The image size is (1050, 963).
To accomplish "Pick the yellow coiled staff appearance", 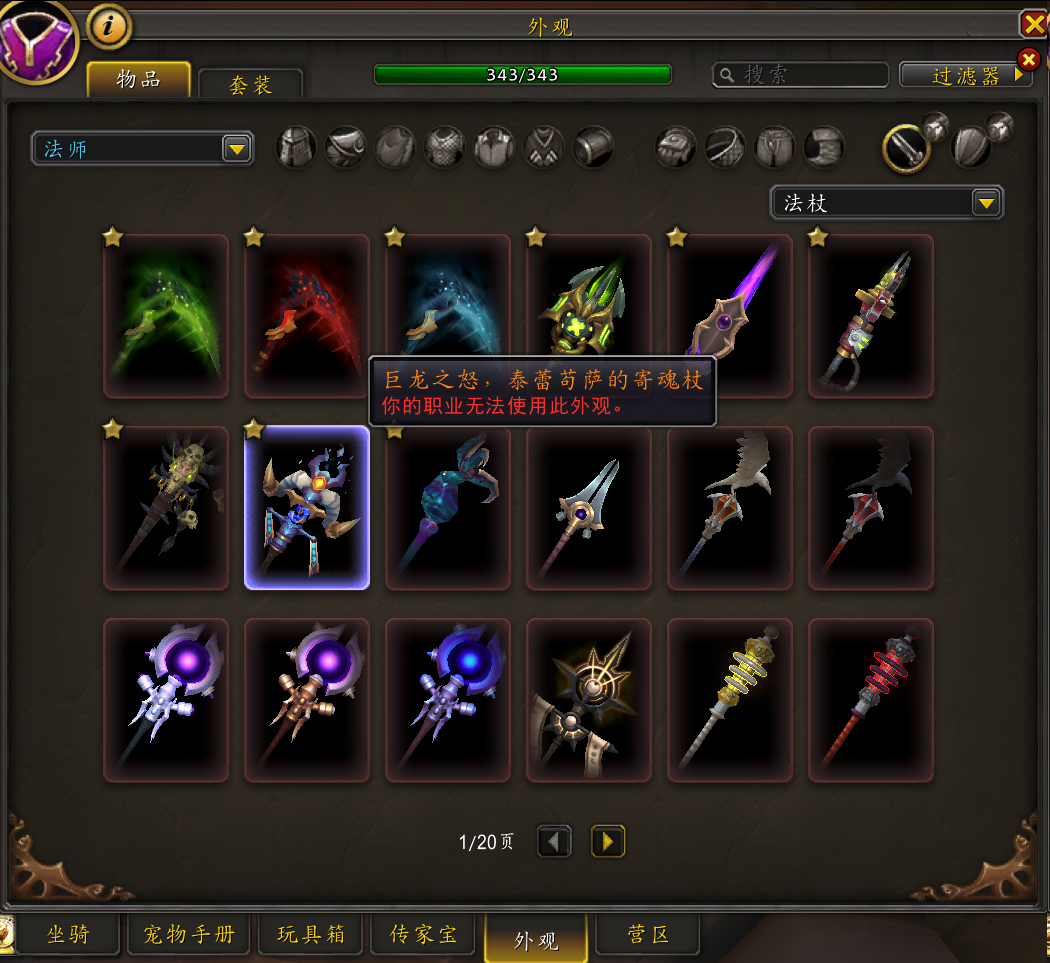I will click(730, 700).
